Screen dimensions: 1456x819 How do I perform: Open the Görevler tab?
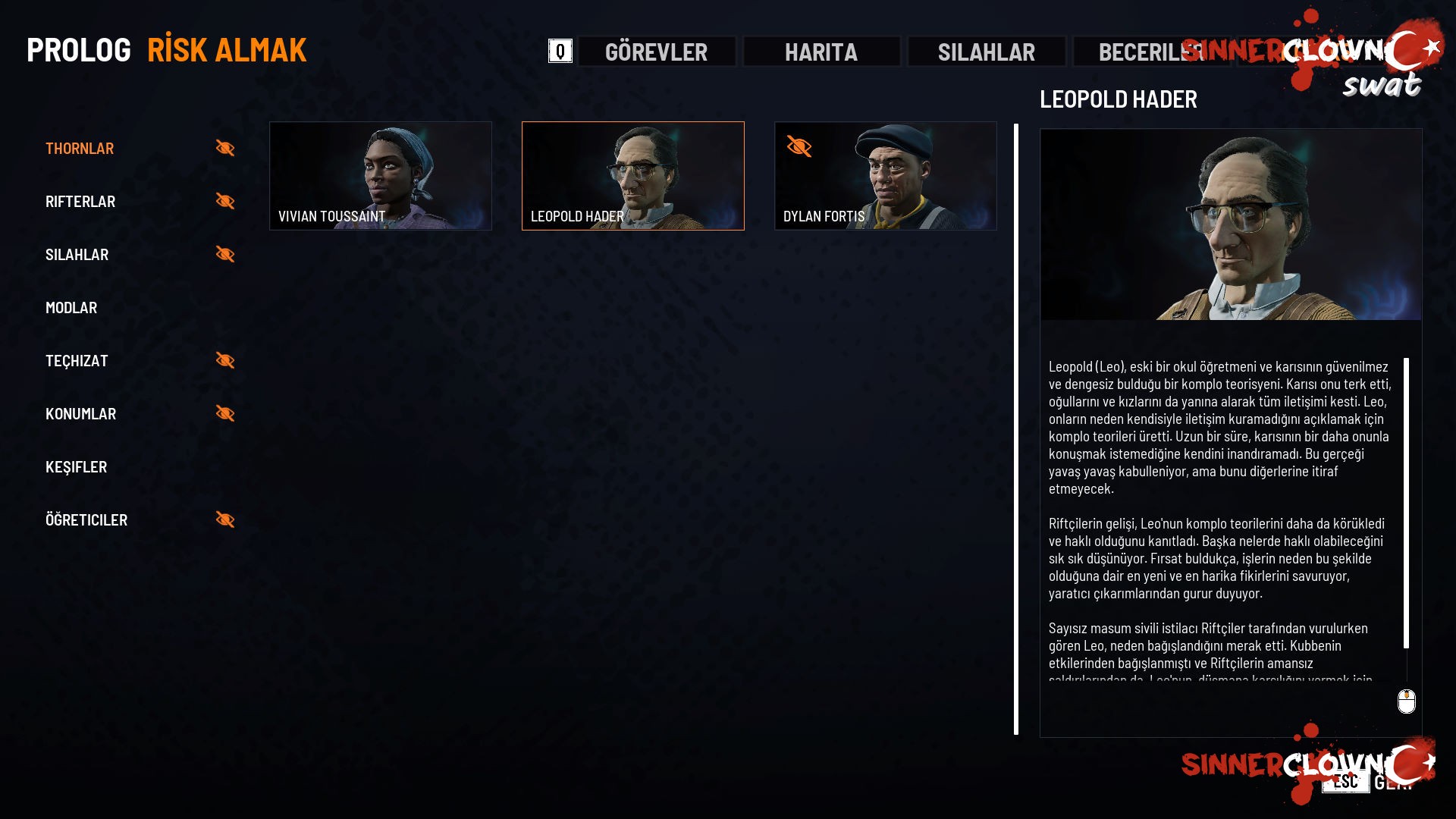(x=657, y=52)
